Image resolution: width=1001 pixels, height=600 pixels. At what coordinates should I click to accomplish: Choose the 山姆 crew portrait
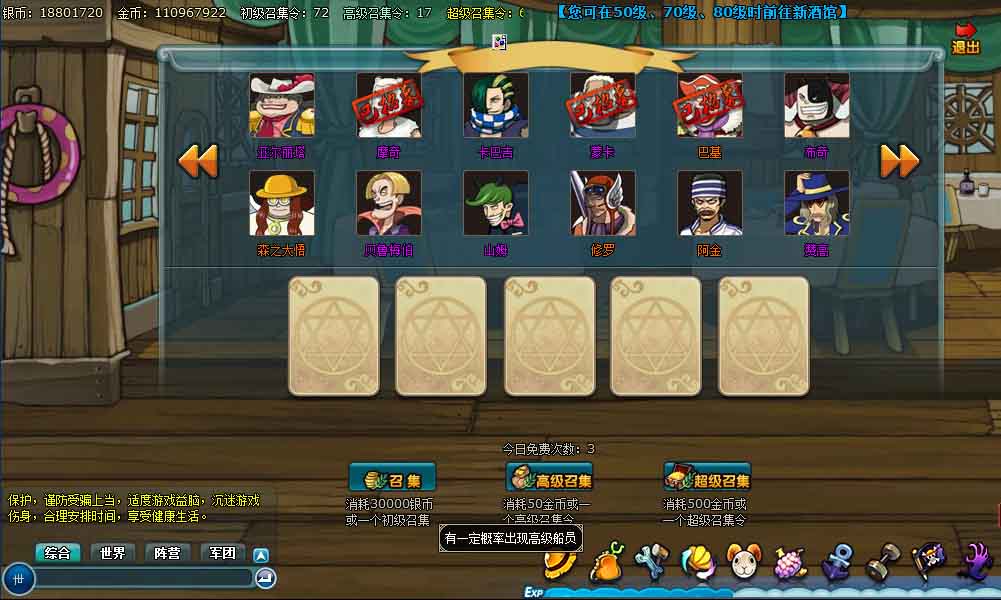click(496, 203)
